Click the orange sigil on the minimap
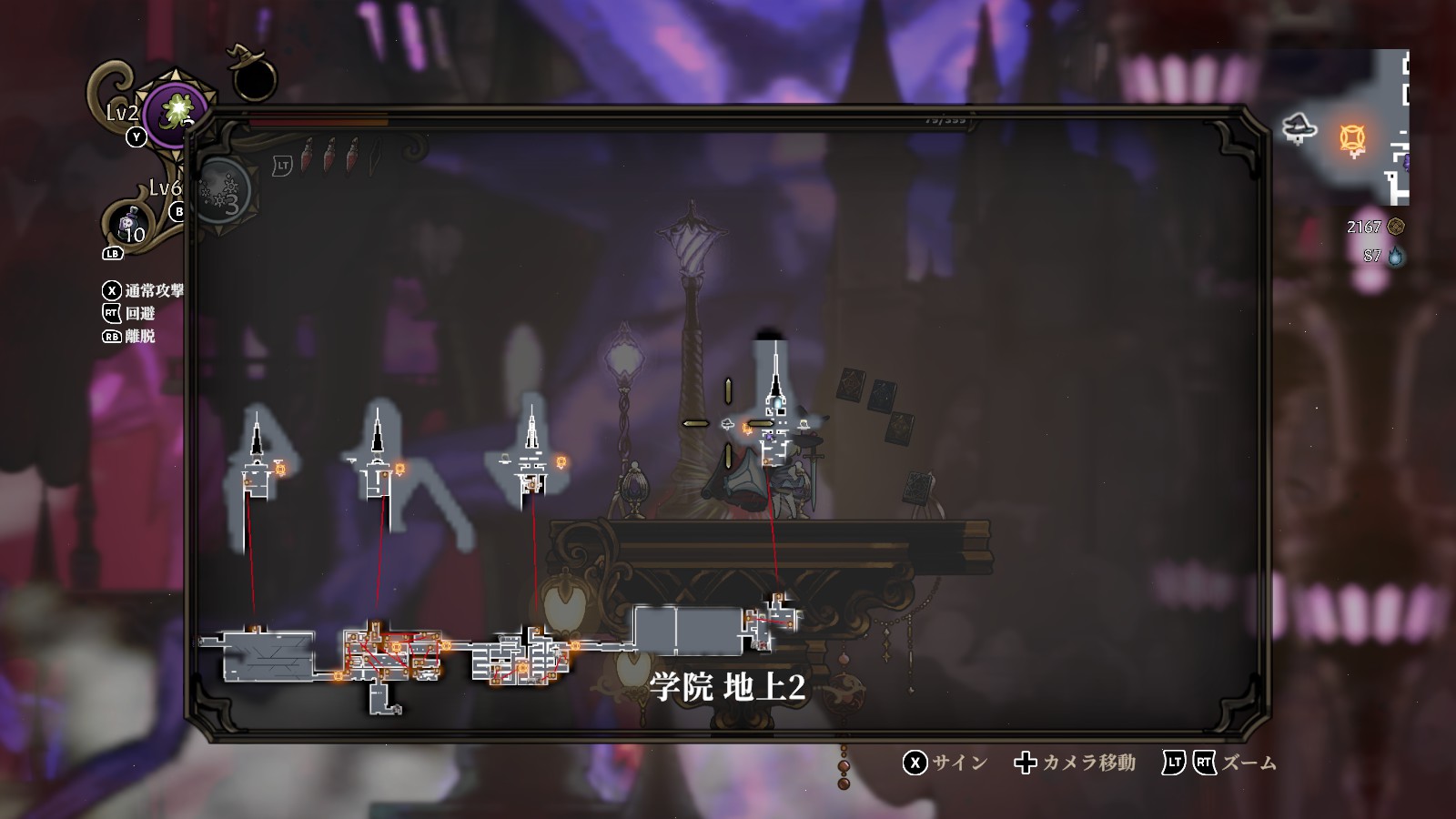1456x819 pixels. pos(1353,139)
